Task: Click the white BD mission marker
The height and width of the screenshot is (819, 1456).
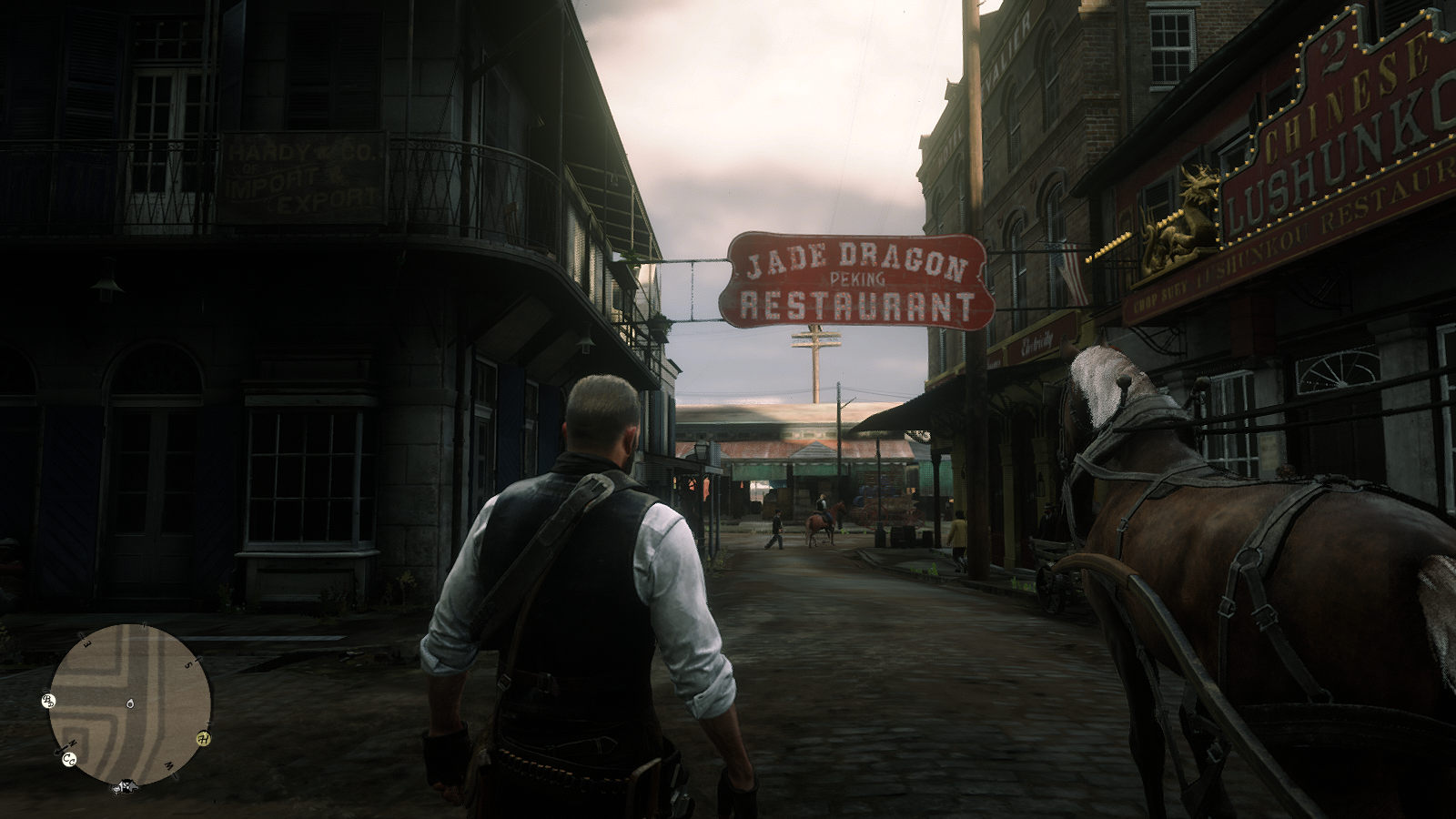Action: 48,700
